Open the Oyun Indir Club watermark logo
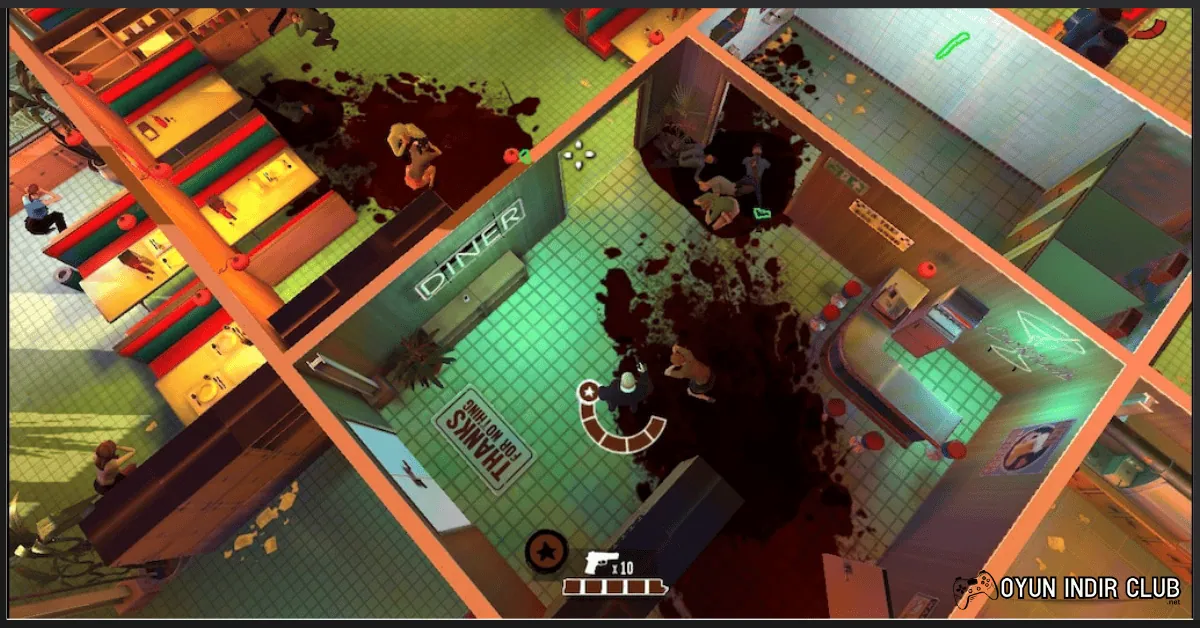 1067,590
